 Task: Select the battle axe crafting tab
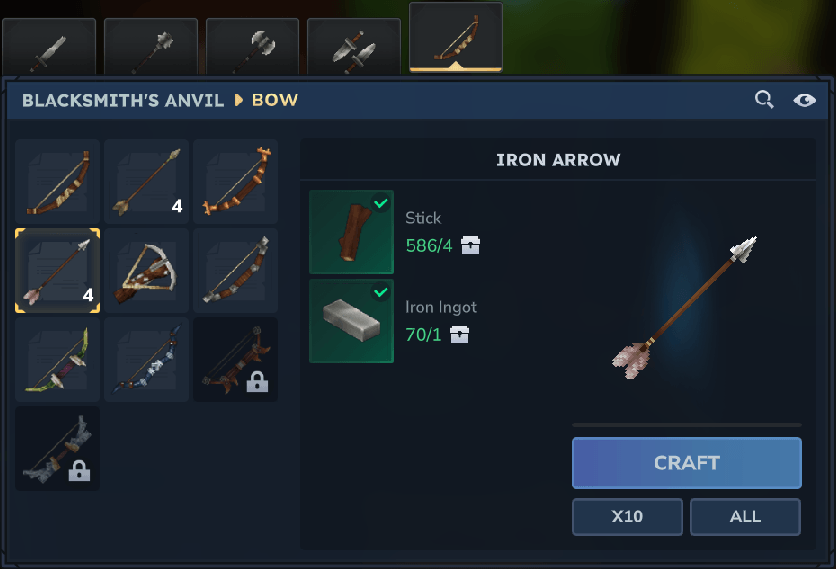click(253, 47)
